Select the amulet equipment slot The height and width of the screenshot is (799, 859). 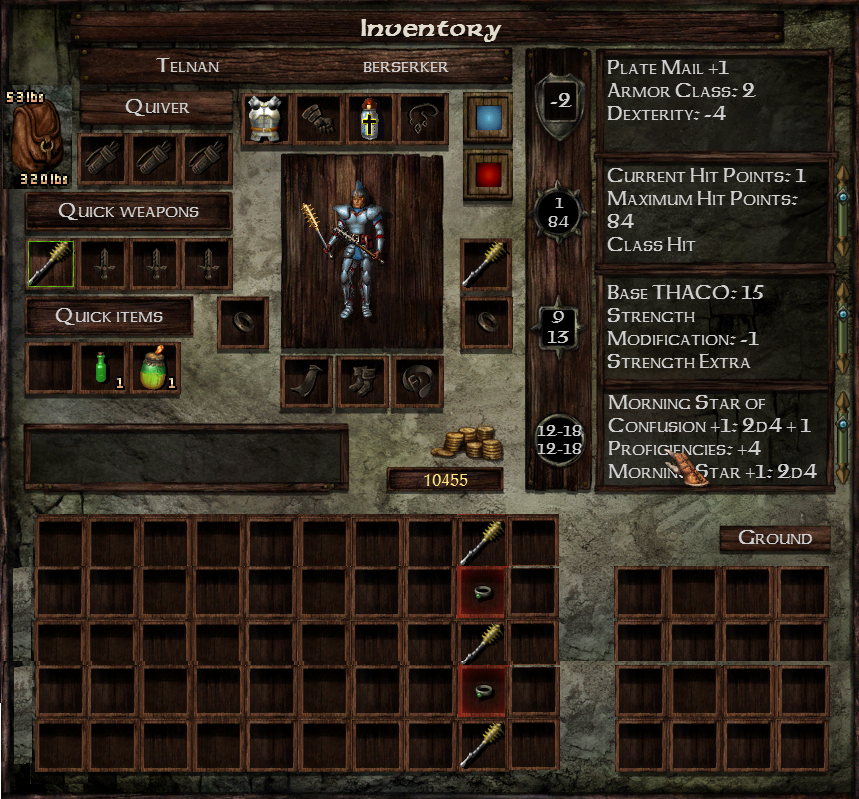(423, 119)
